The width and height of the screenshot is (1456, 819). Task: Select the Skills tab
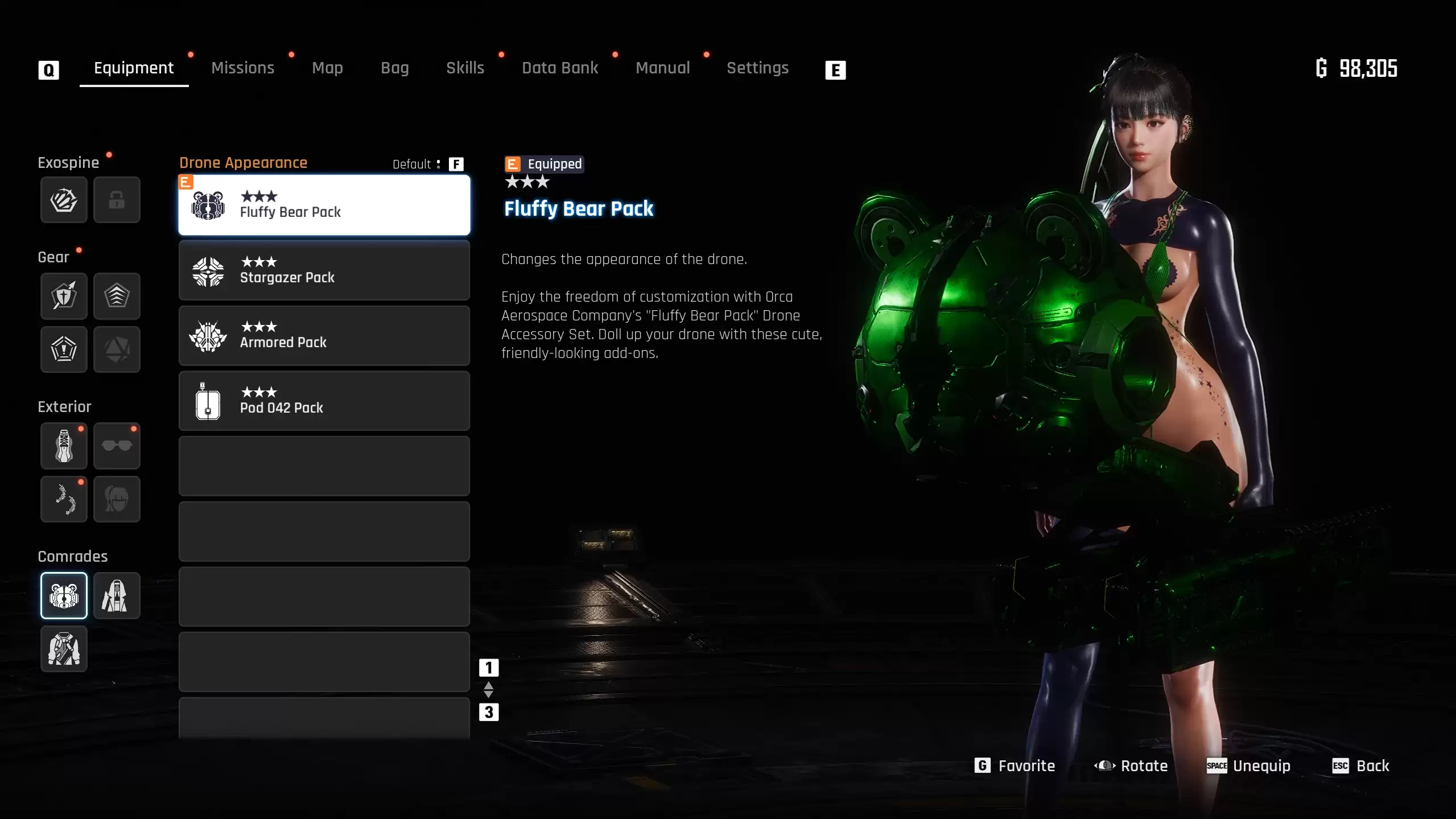pyautogui.click(x=465, y=68)
